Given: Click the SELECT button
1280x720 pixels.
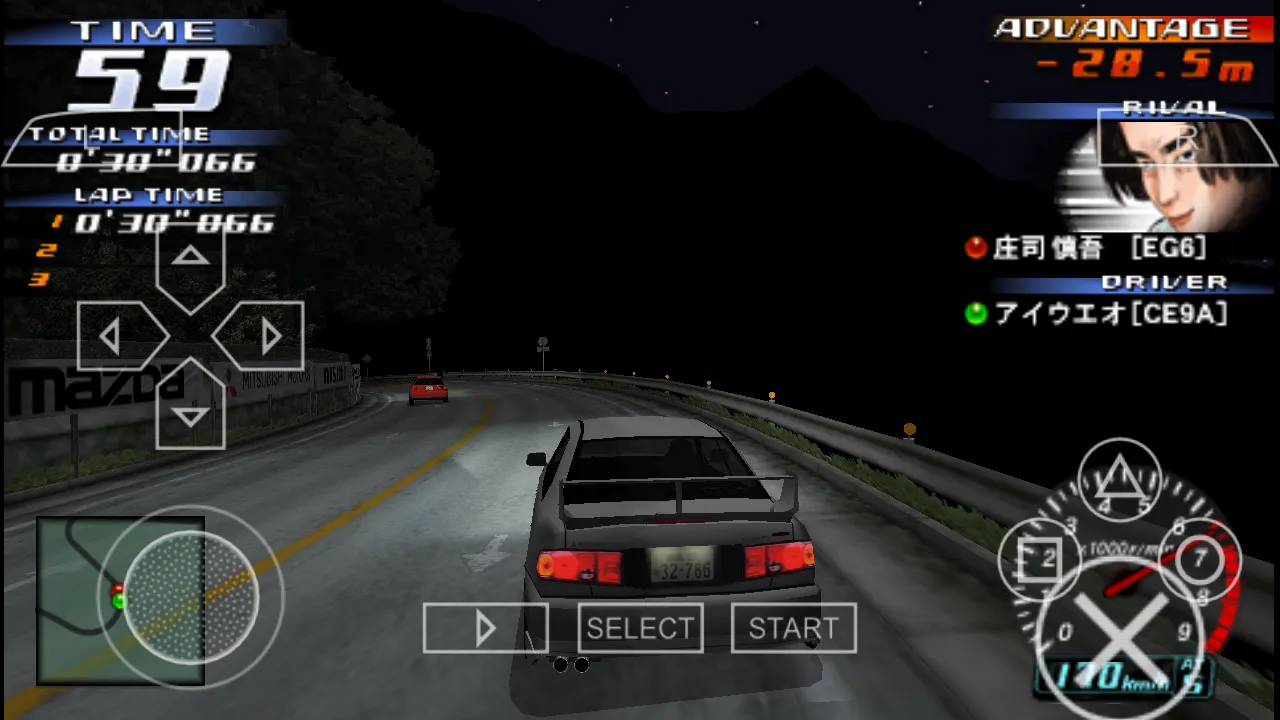Looking at the screenshot, I should 640,628.
